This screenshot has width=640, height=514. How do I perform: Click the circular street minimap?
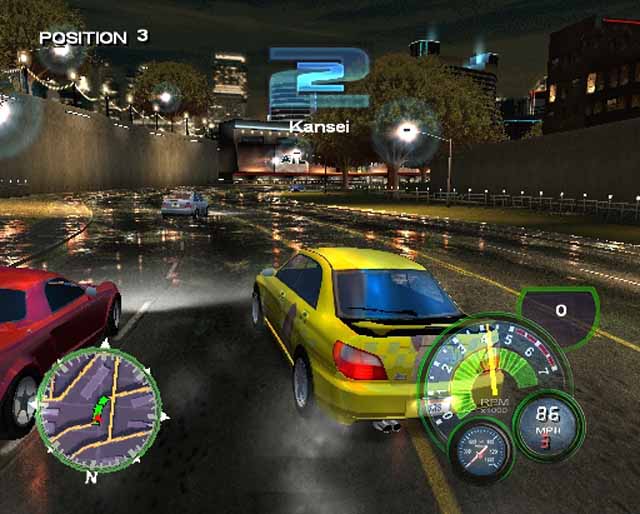click(x=97, y=410)
